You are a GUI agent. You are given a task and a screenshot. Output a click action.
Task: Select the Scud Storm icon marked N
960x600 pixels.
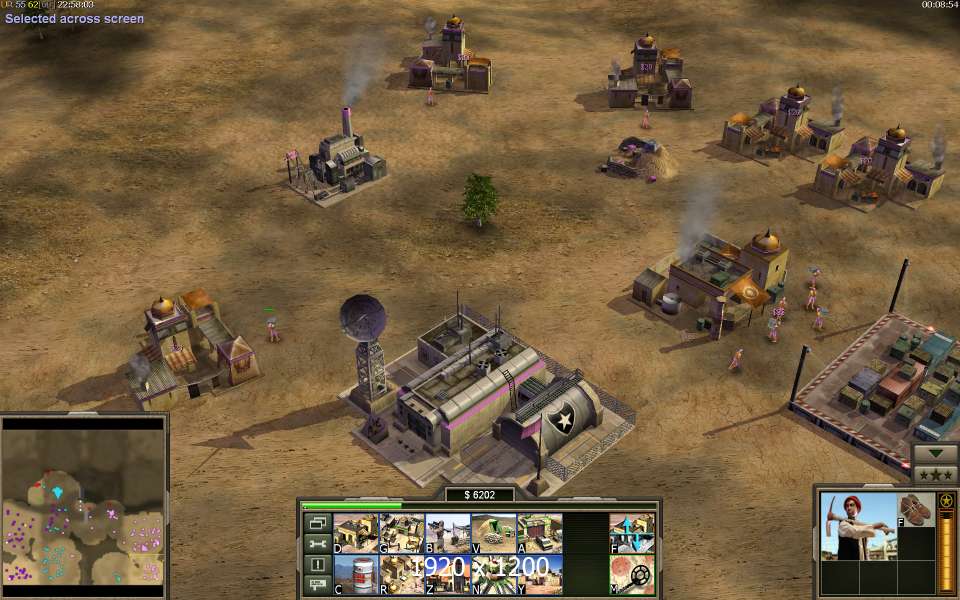pyautogui.click(x=493, y=575)
